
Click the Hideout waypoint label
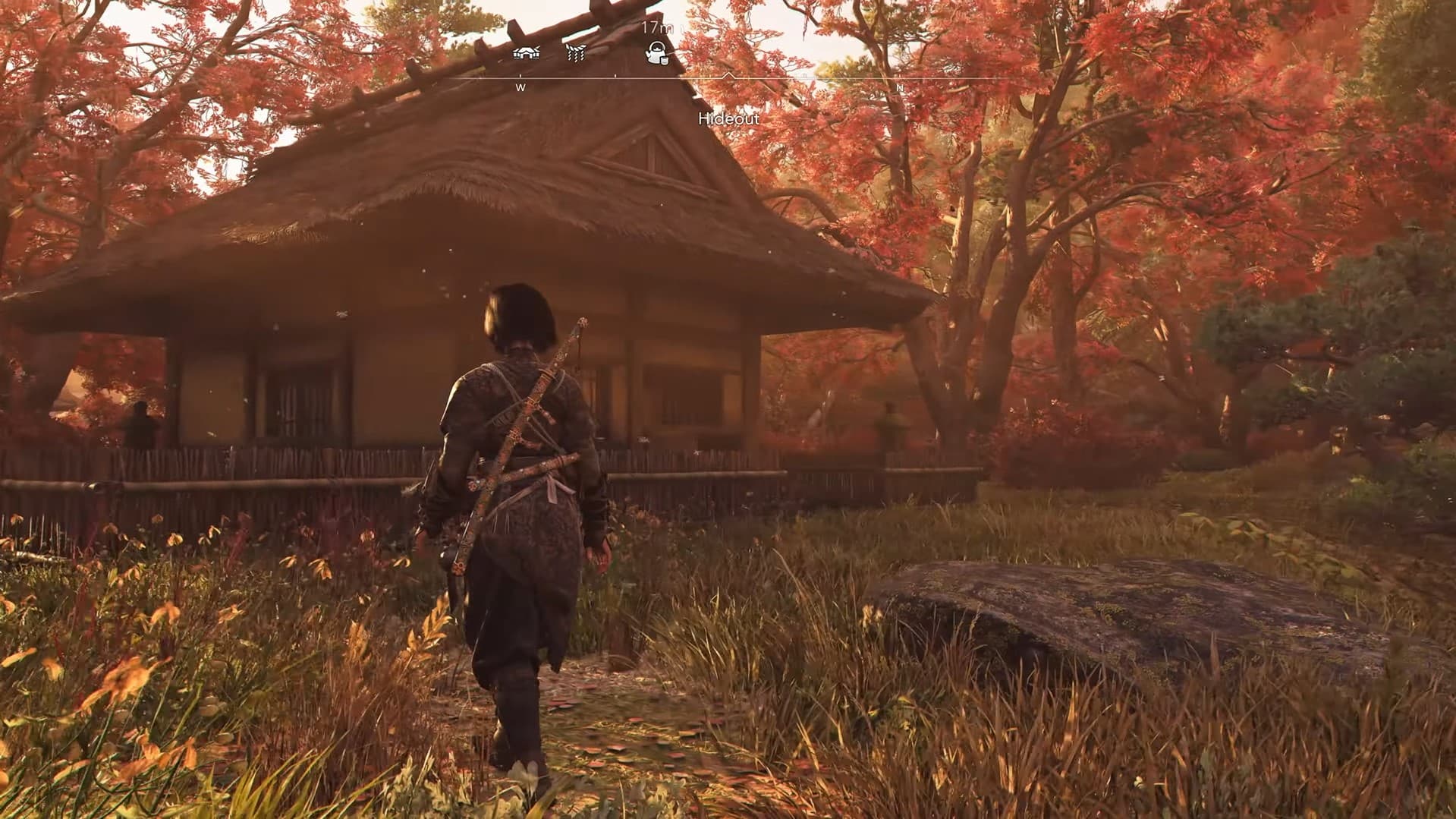[729, 120]
